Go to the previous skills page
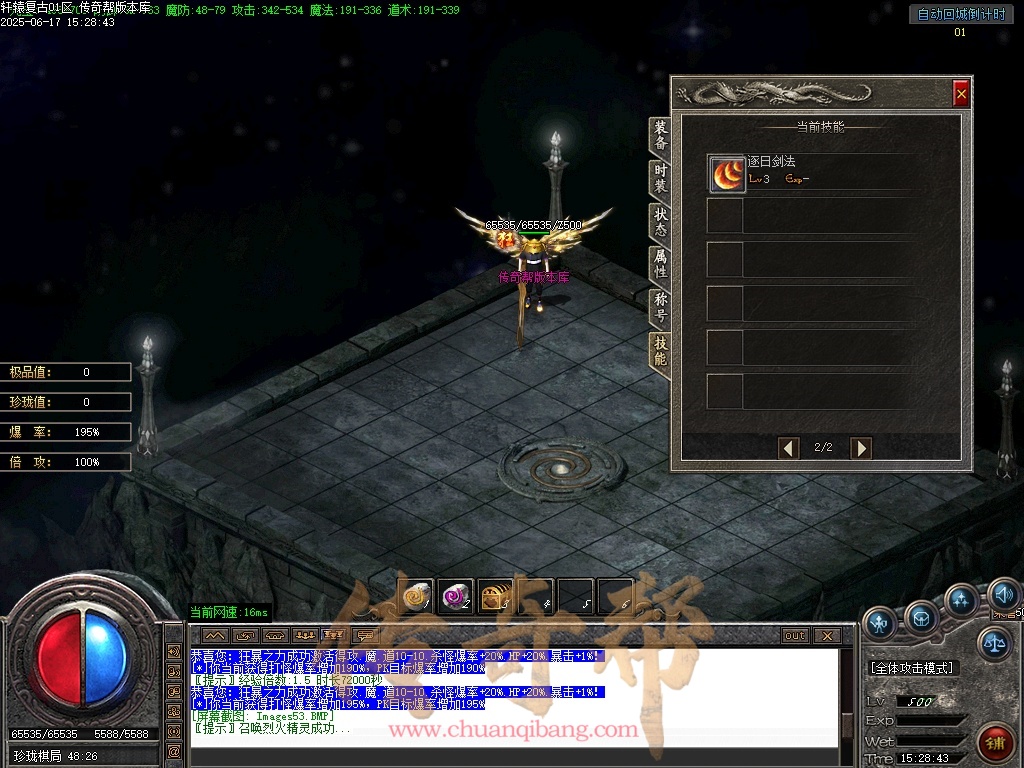 [789, 448]
